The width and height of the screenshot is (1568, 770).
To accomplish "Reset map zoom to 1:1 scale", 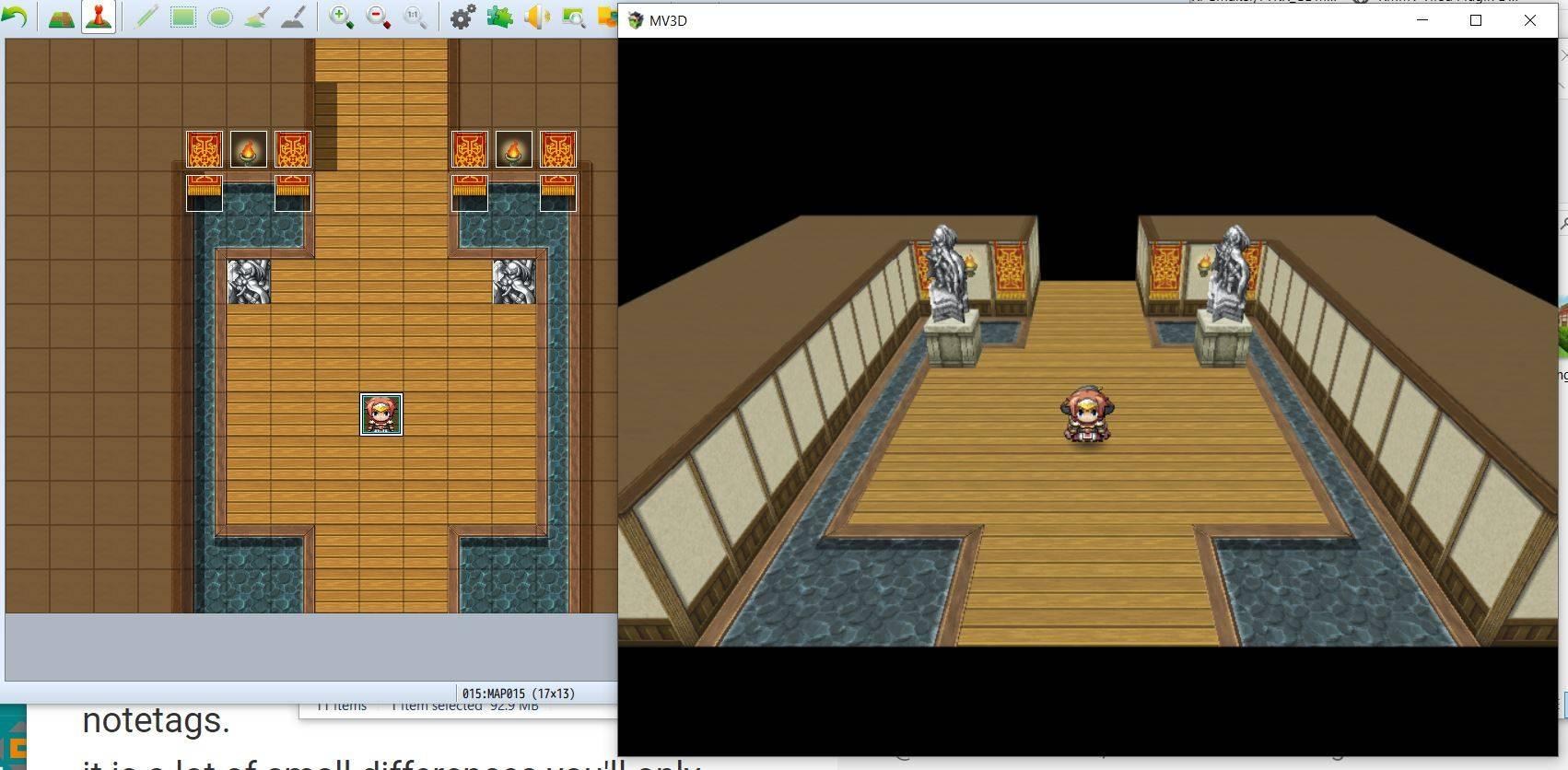I will [413, 17].
